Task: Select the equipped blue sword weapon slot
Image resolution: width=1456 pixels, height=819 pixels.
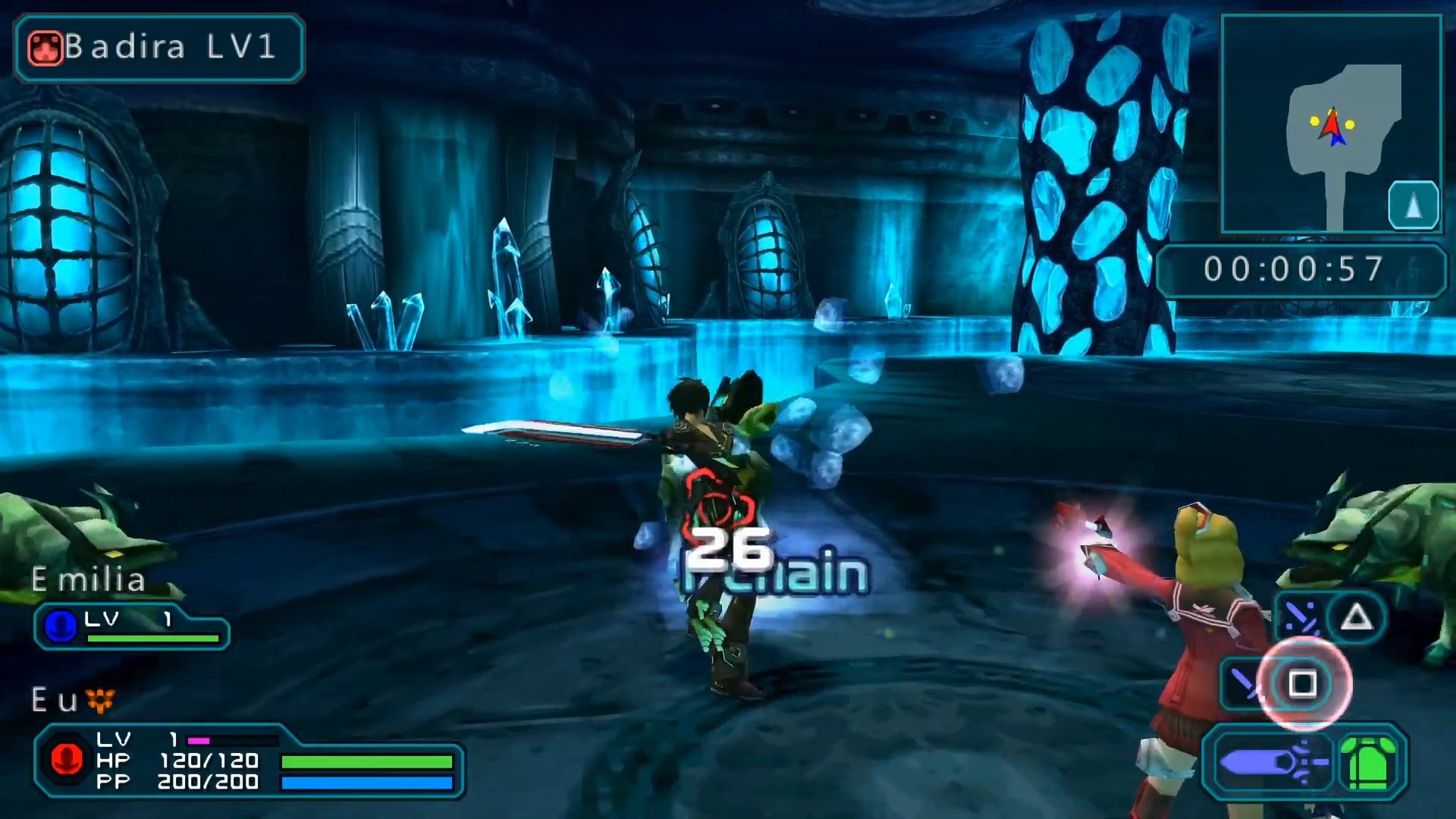Action: pyautogui.click(x=1272, y=762)
